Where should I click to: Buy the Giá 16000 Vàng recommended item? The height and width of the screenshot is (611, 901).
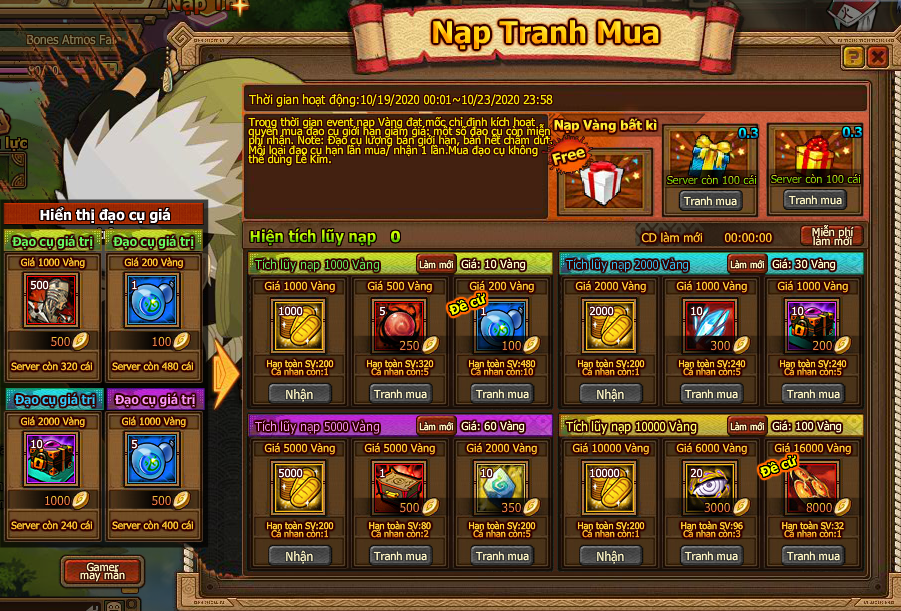click(814, 556)
